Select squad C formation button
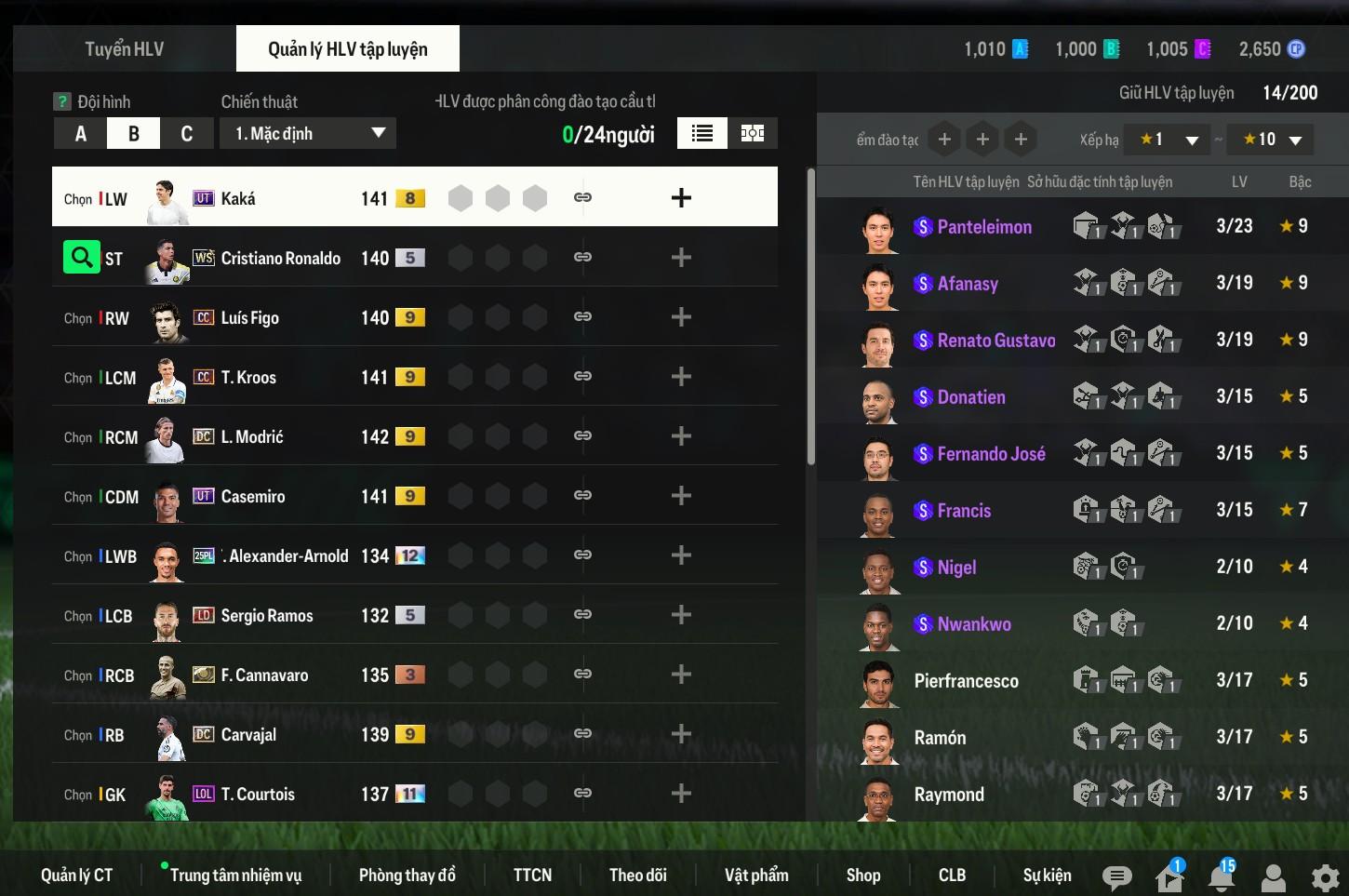Image resolution: width=1349 pixels, height=896 pixels. tap(186, 134)
